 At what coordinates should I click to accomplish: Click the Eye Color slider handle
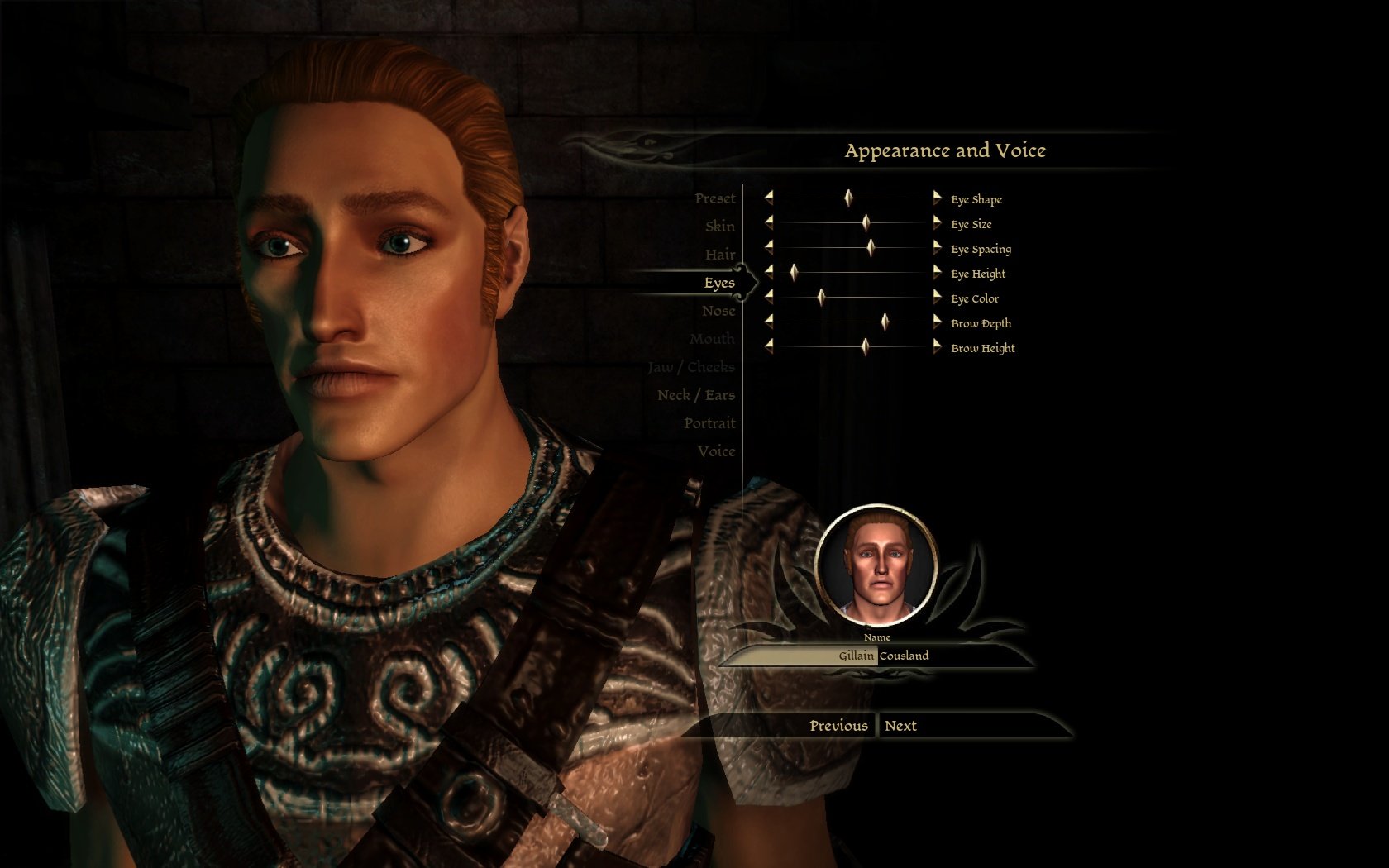coord(821,297)
